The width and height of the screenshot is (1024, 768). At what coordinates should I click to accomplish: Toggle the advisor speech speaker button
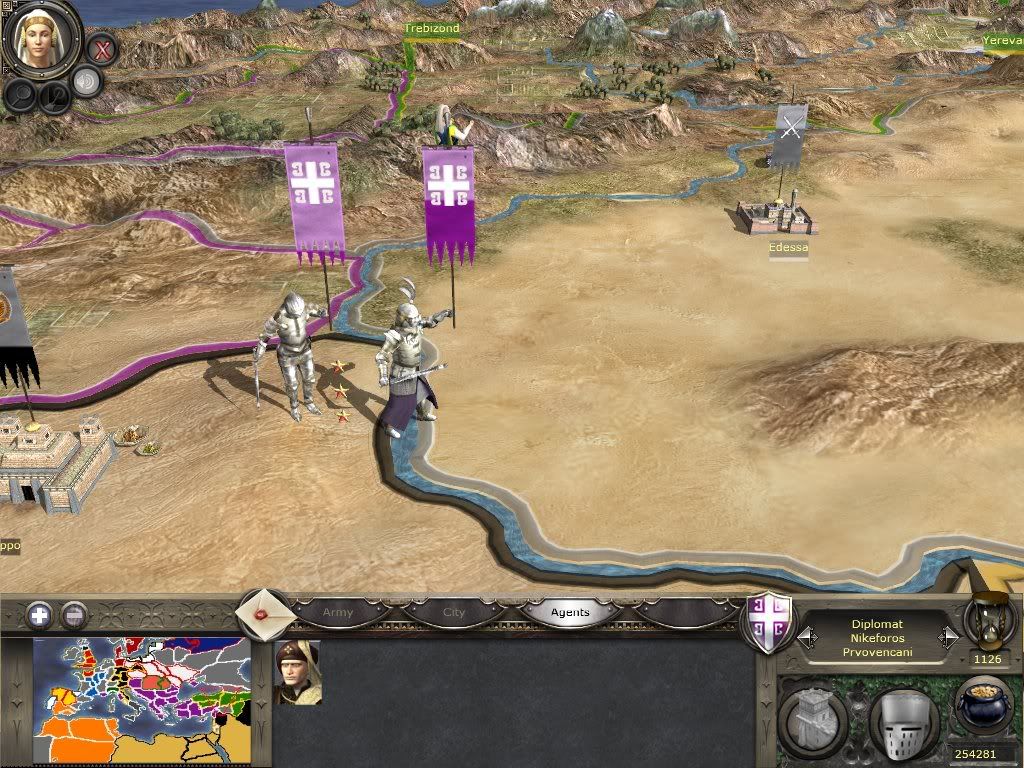coord(87,82)
